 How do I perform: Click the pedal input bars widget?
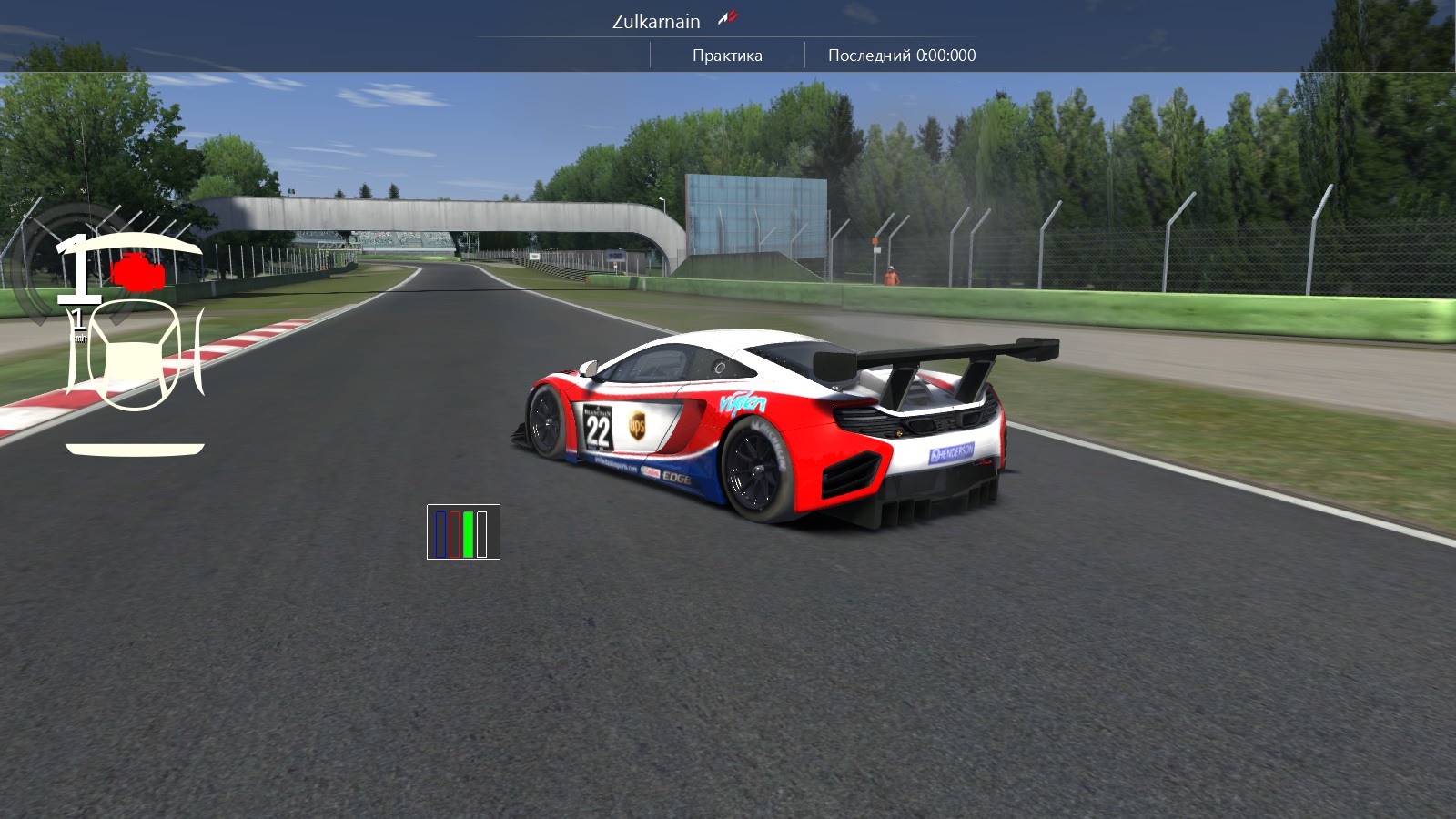pyautogui.click(x=463, y=532)
